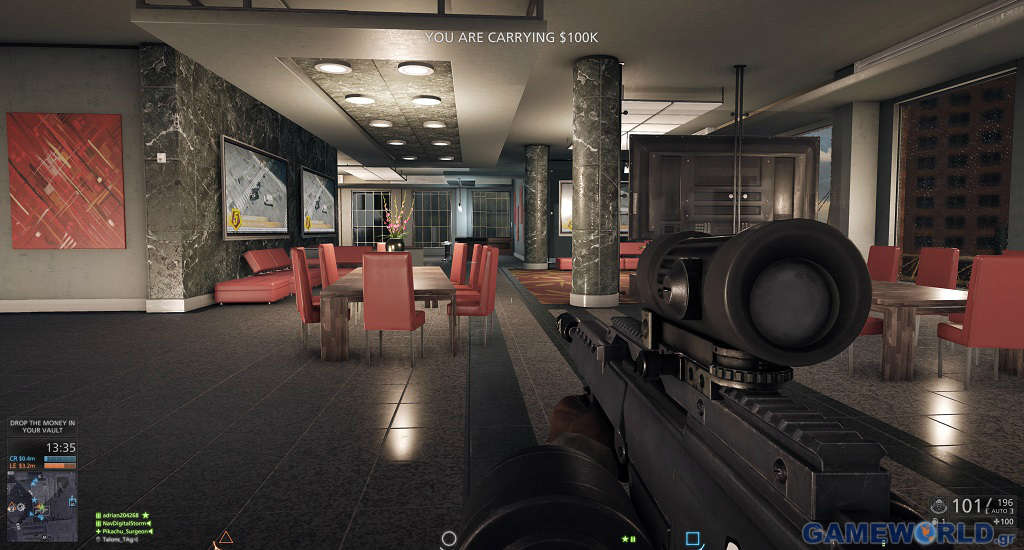Select squad member NavDigitalStorm

click(123, 523)
